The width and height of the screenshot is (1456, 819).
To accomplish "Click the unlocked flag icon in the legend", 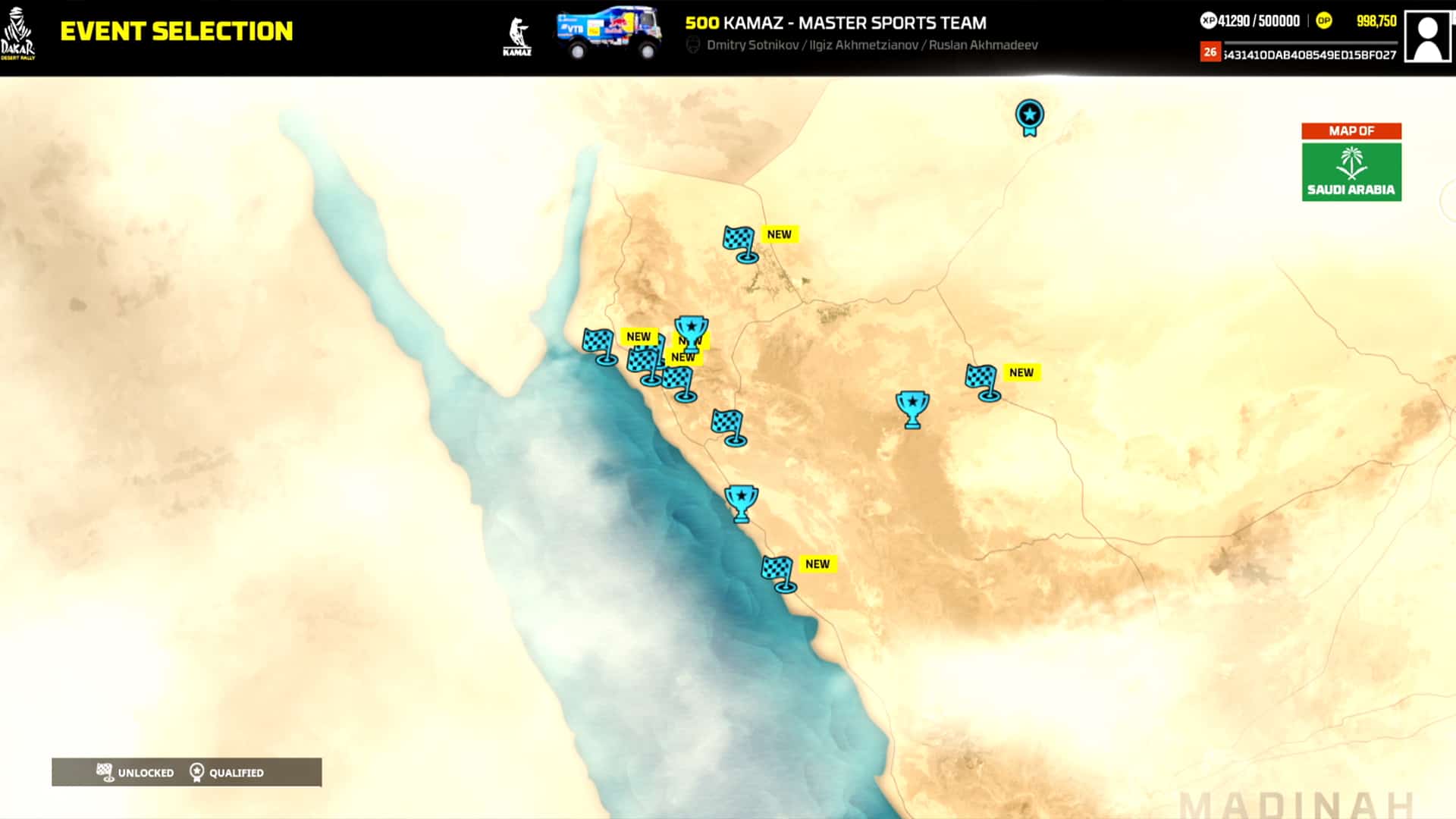I will (105, 772).
